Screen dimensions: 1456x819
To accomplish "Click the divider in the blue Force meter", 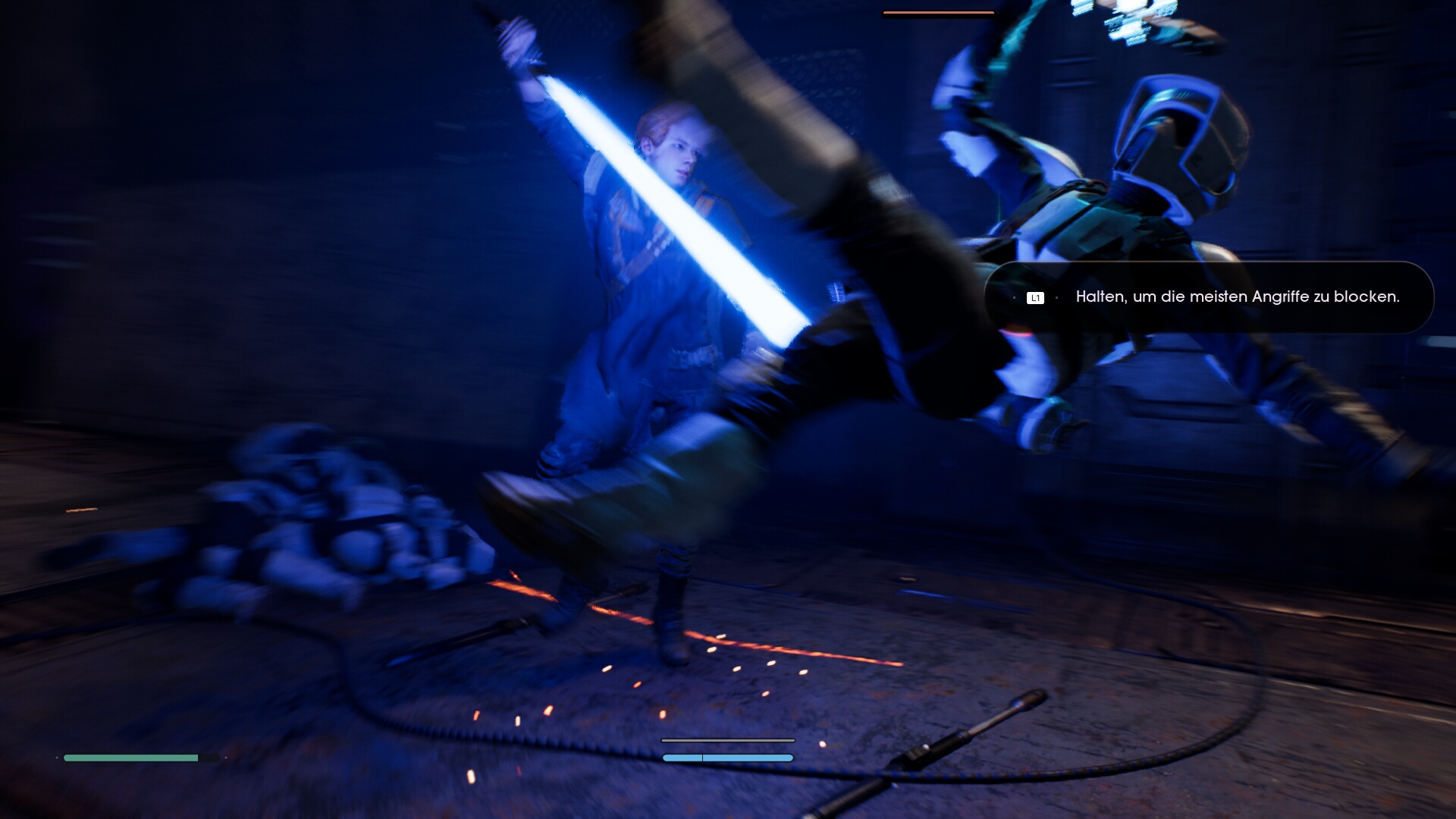I will click(x=702, y=759).
